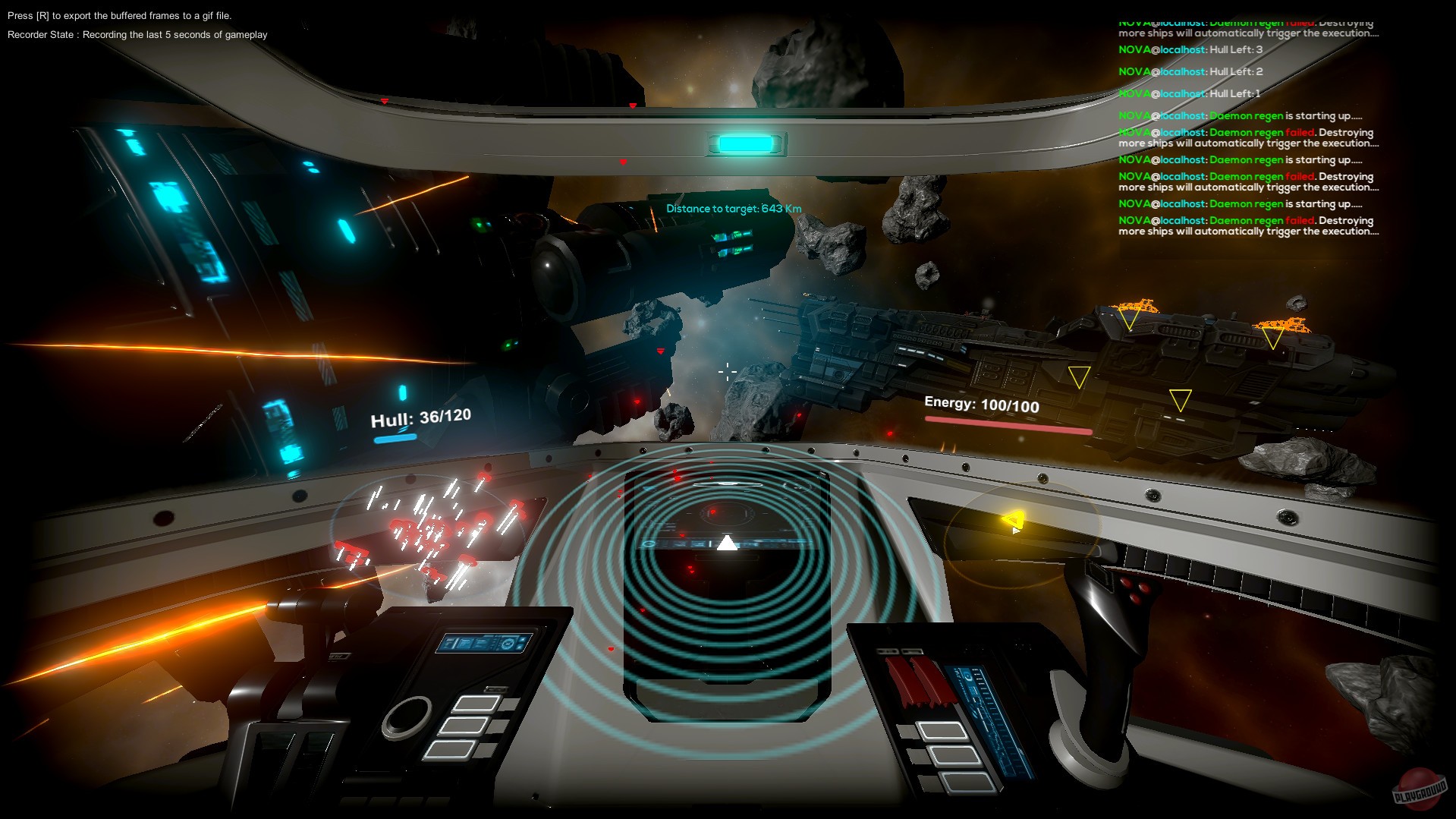Expand the Distance to target readout
The height and width of the screenshot is (819, 1456).
pyautogui.click(x=734, y=207)
